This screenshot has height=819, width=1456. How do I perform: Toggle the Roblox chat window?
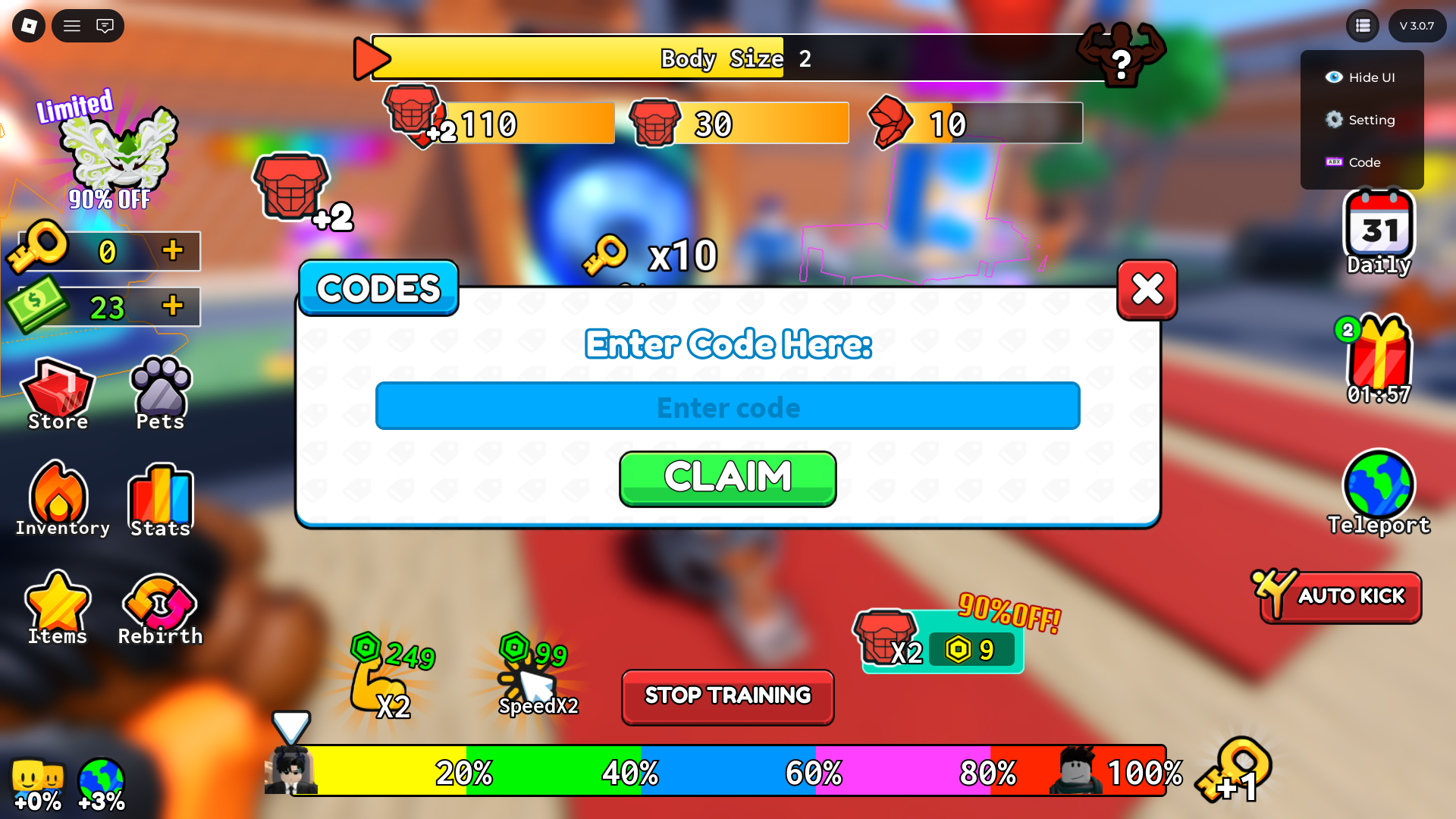click(x=105, y=25)
